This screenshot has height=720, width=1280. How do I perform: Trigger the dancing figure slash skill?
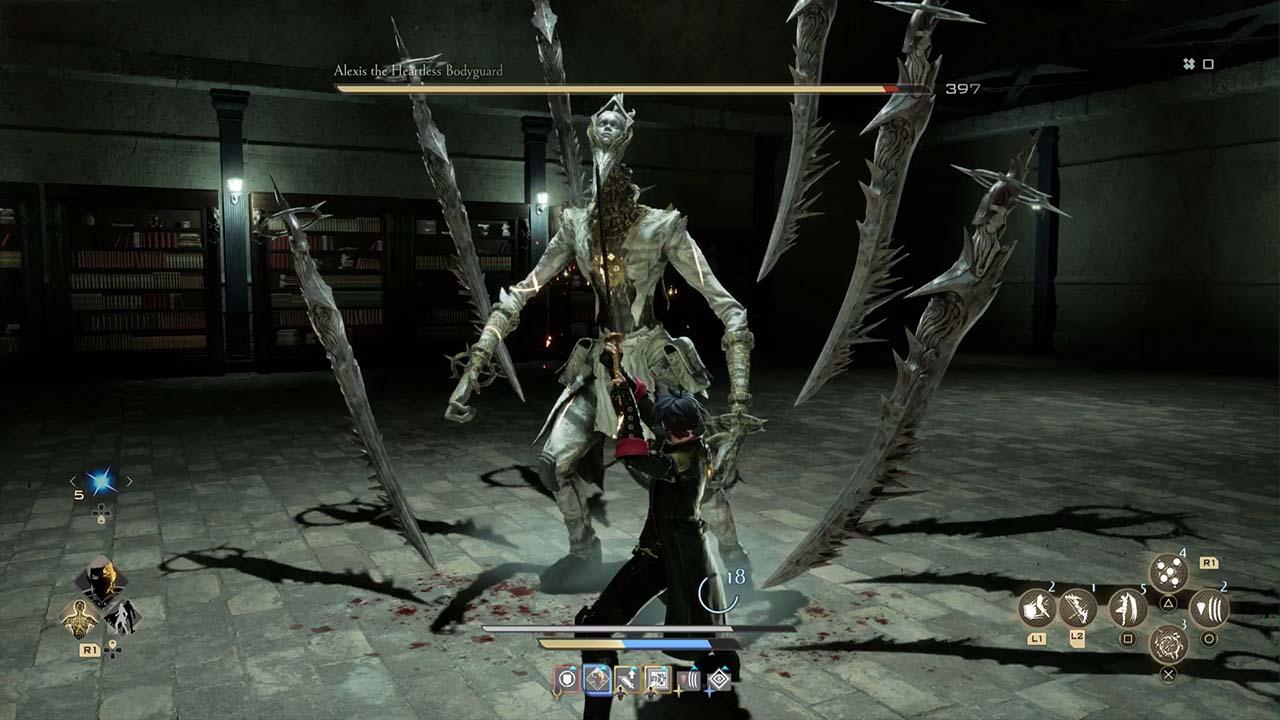(1128, 608)
